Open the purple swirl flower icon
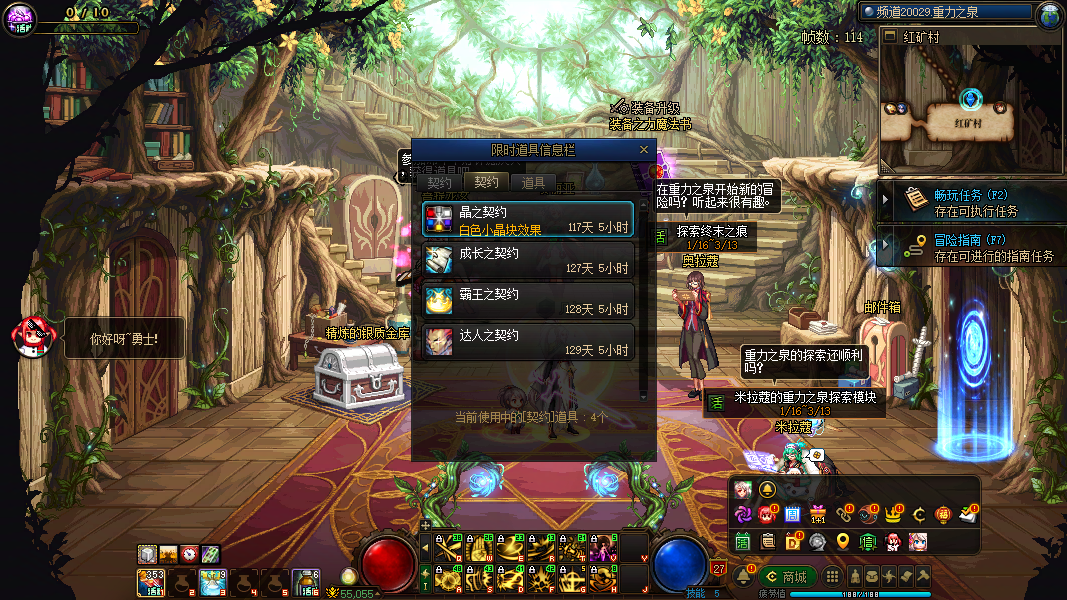This screenshot has height=600, width=1067. (743, 515)
